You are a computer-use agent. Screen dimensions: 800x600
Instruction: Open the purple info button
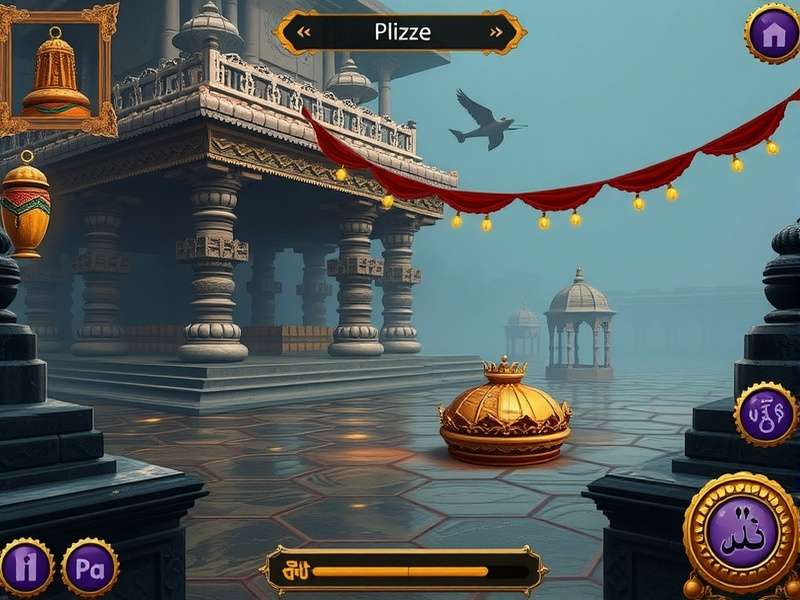tap(25, 567)
